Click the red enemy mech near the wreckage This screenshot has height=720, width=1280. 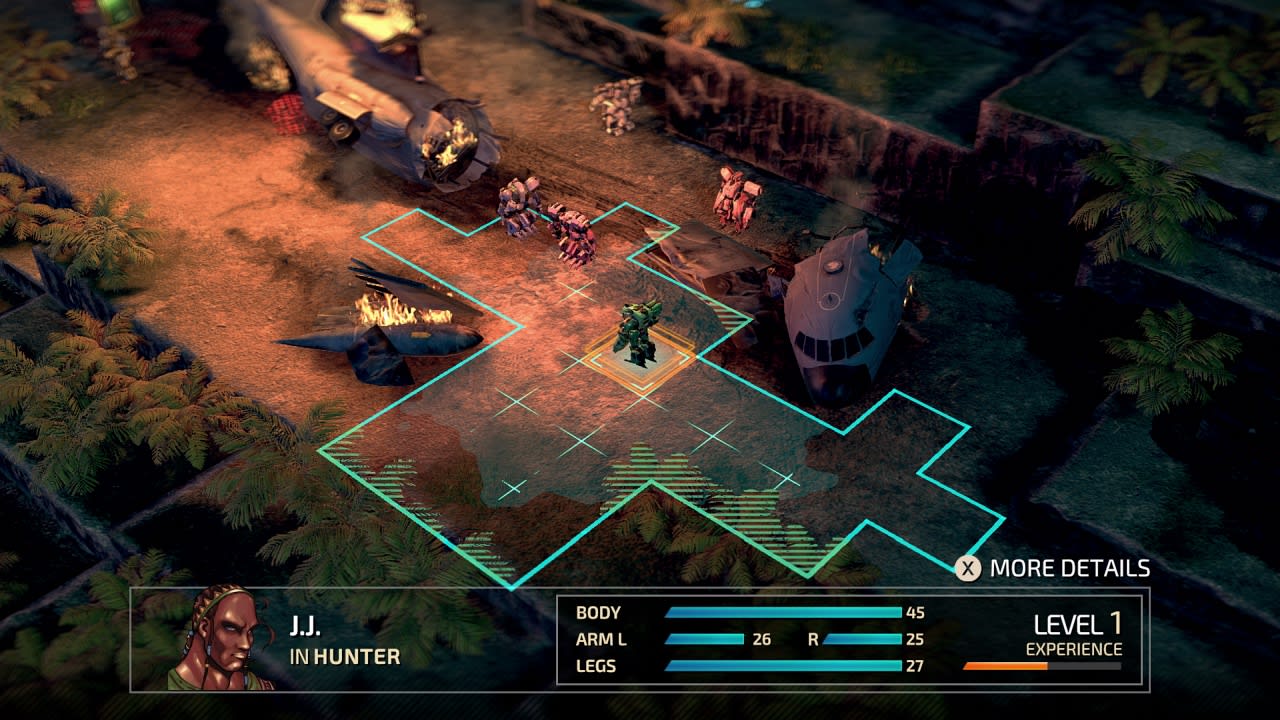[x=736, y=195]
